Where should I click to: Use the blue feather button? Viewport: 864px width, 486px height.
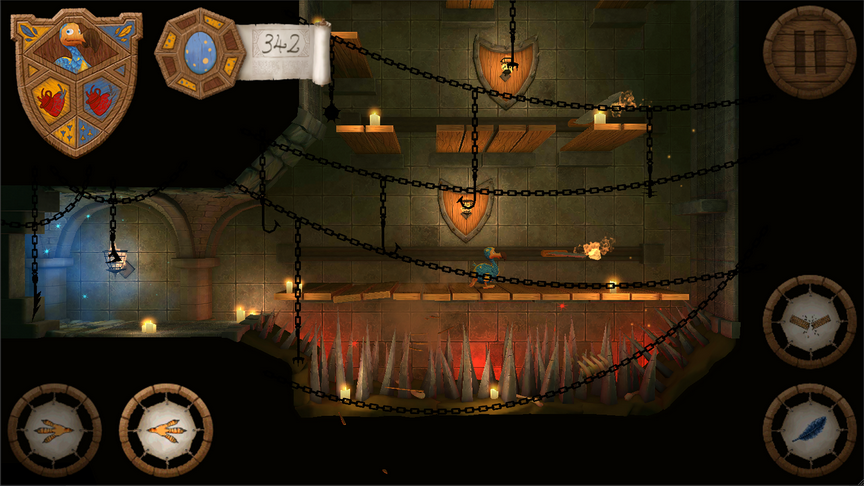809,430
